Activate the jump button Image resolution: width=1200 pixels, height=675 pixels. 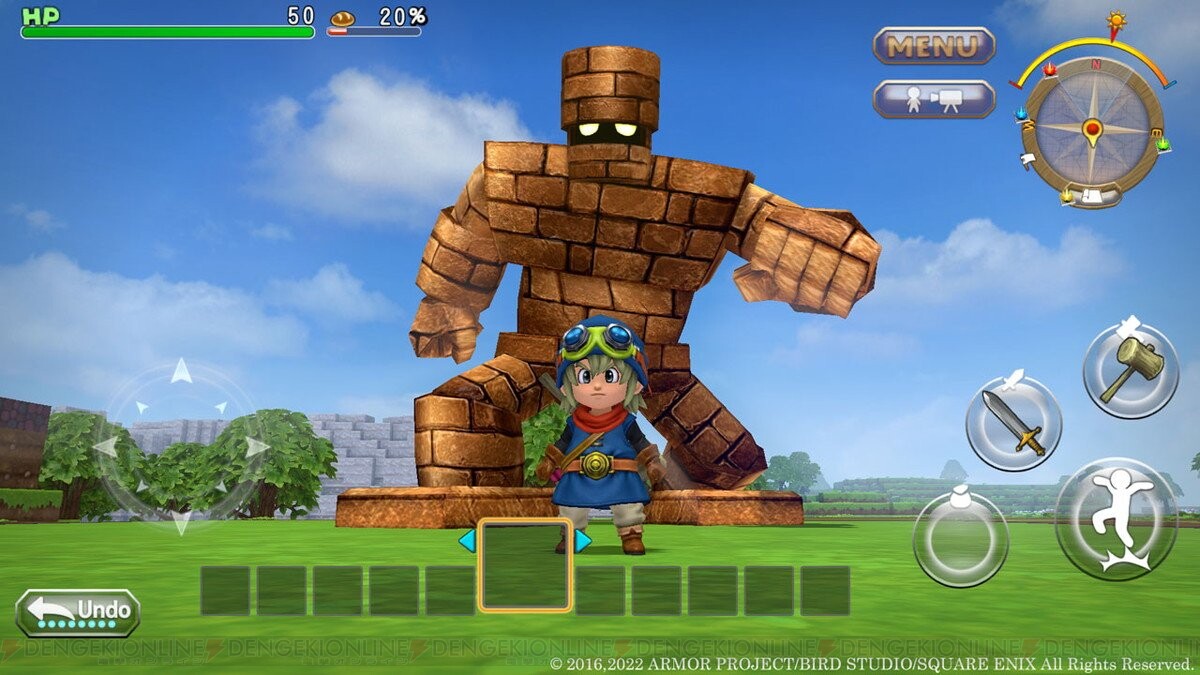pos(1116,518)
